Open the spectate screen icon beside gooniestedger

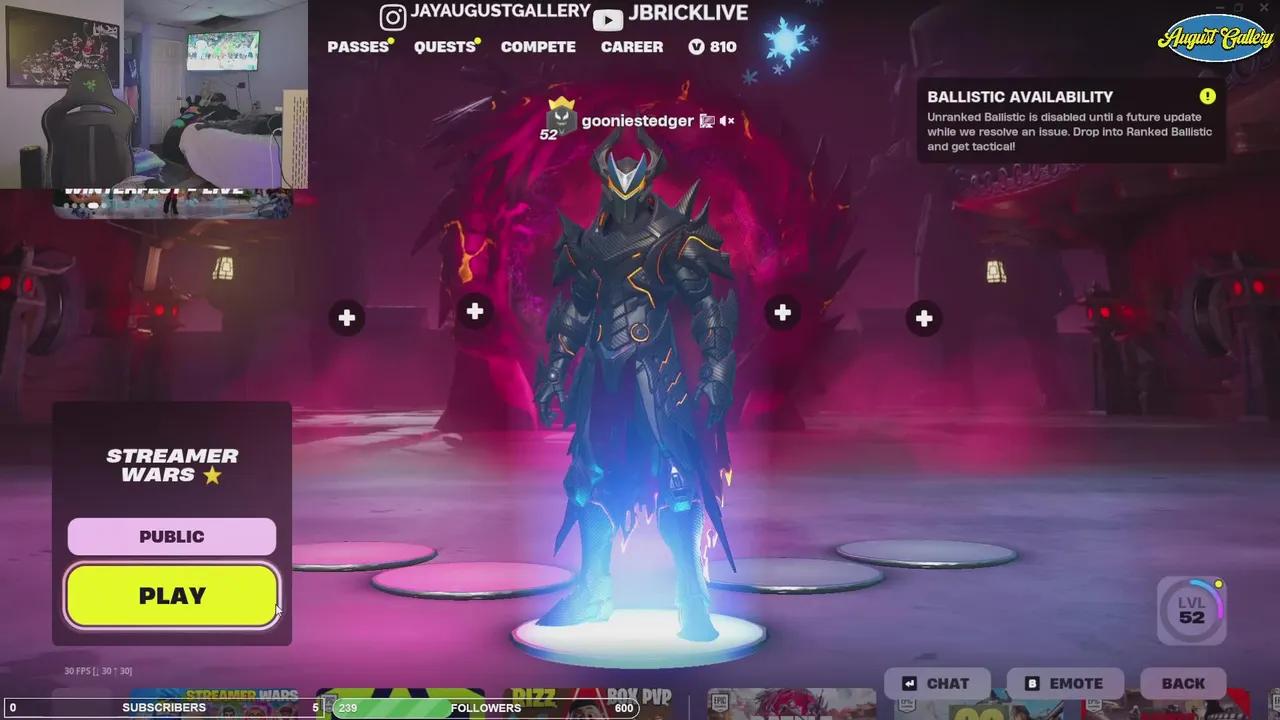(706, 120)
